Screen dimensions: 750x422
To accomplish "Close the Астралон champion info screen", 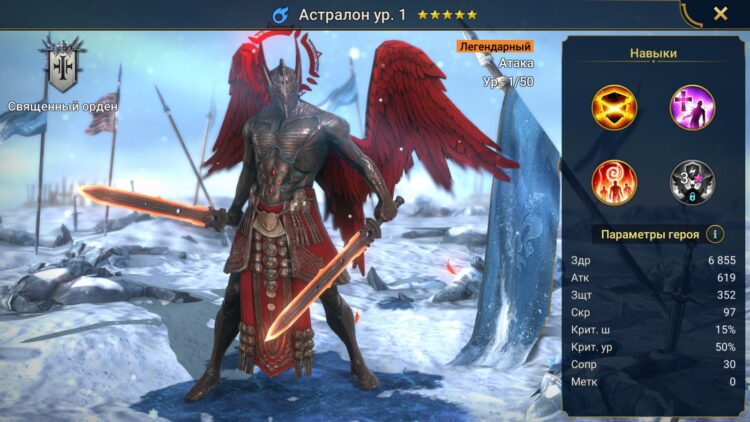I will point(720,14).
